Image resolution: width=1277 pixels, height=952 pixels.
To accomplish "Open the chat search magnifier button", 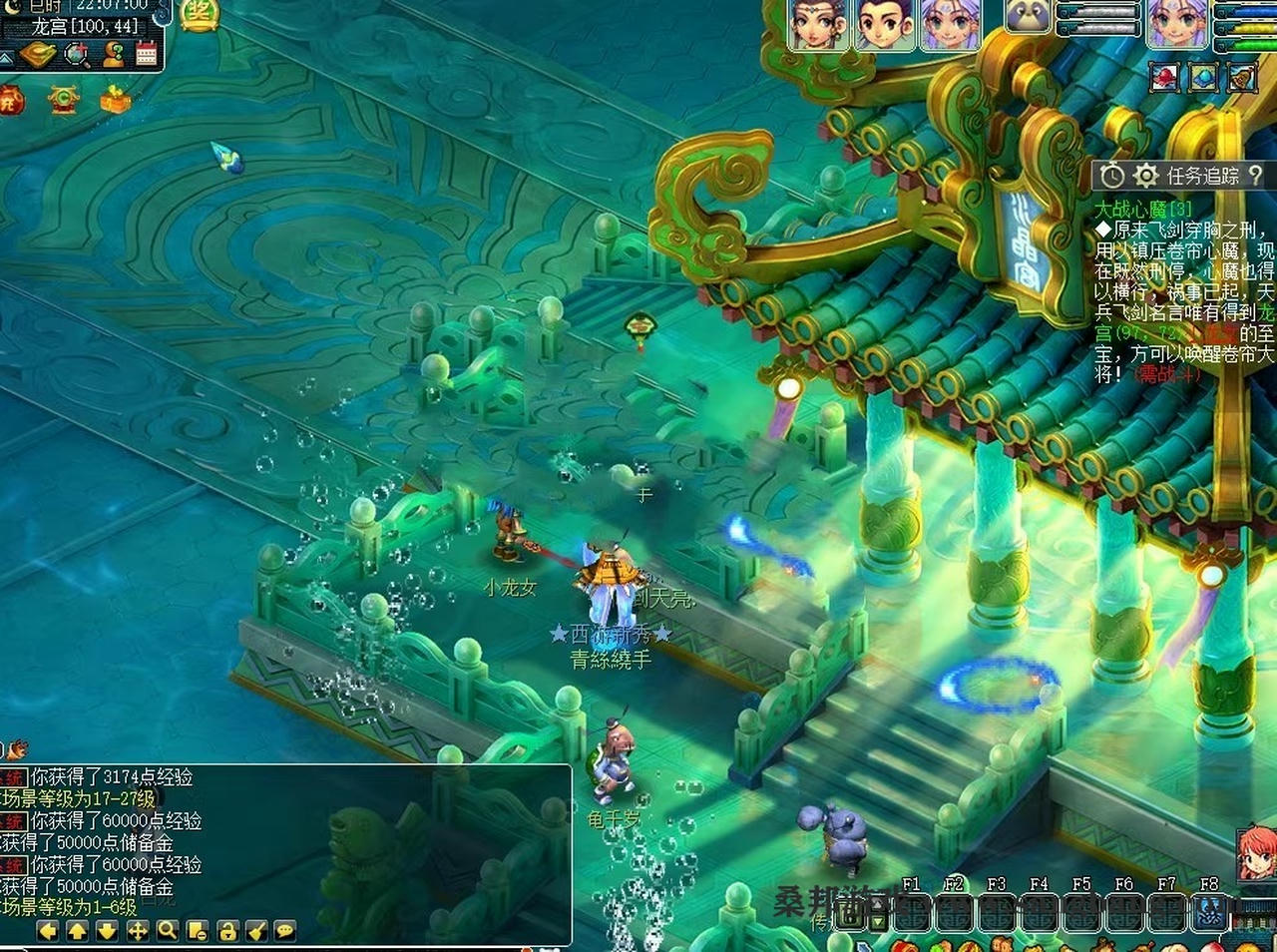I will (168, 931).
